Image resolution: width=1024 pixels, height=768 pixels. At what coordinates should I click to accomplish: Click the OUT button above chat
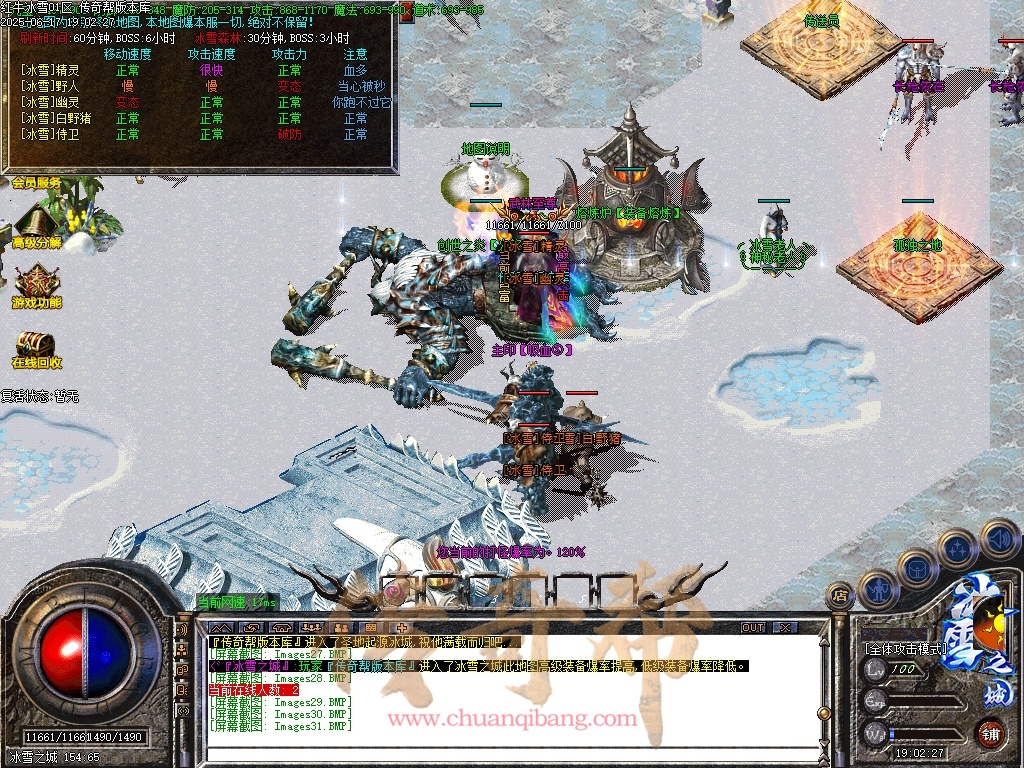tap(752, 627)
